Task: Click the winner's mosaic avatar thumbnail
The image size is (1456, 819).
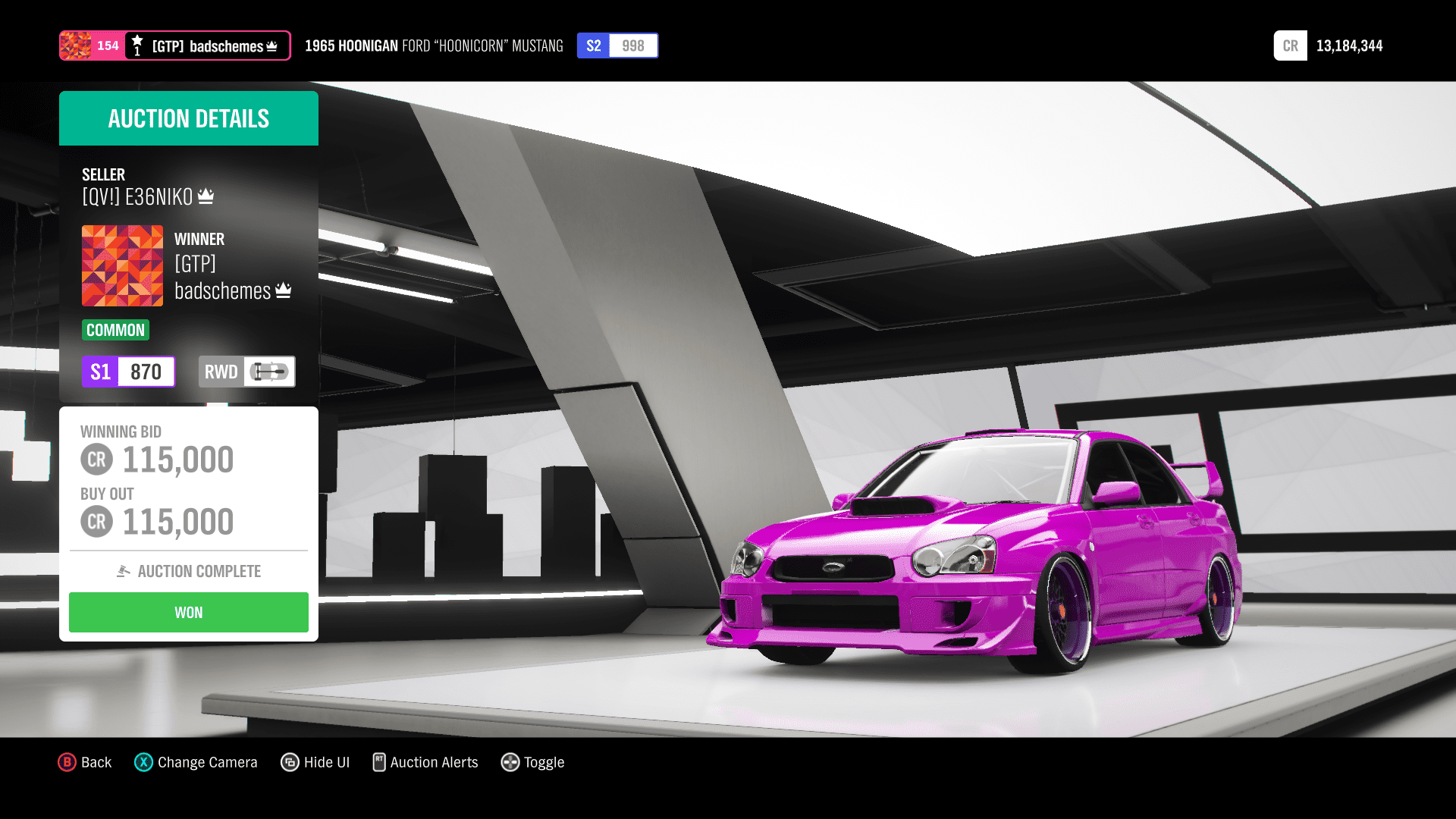Action: pyautogui.click(x=122, y=265)
